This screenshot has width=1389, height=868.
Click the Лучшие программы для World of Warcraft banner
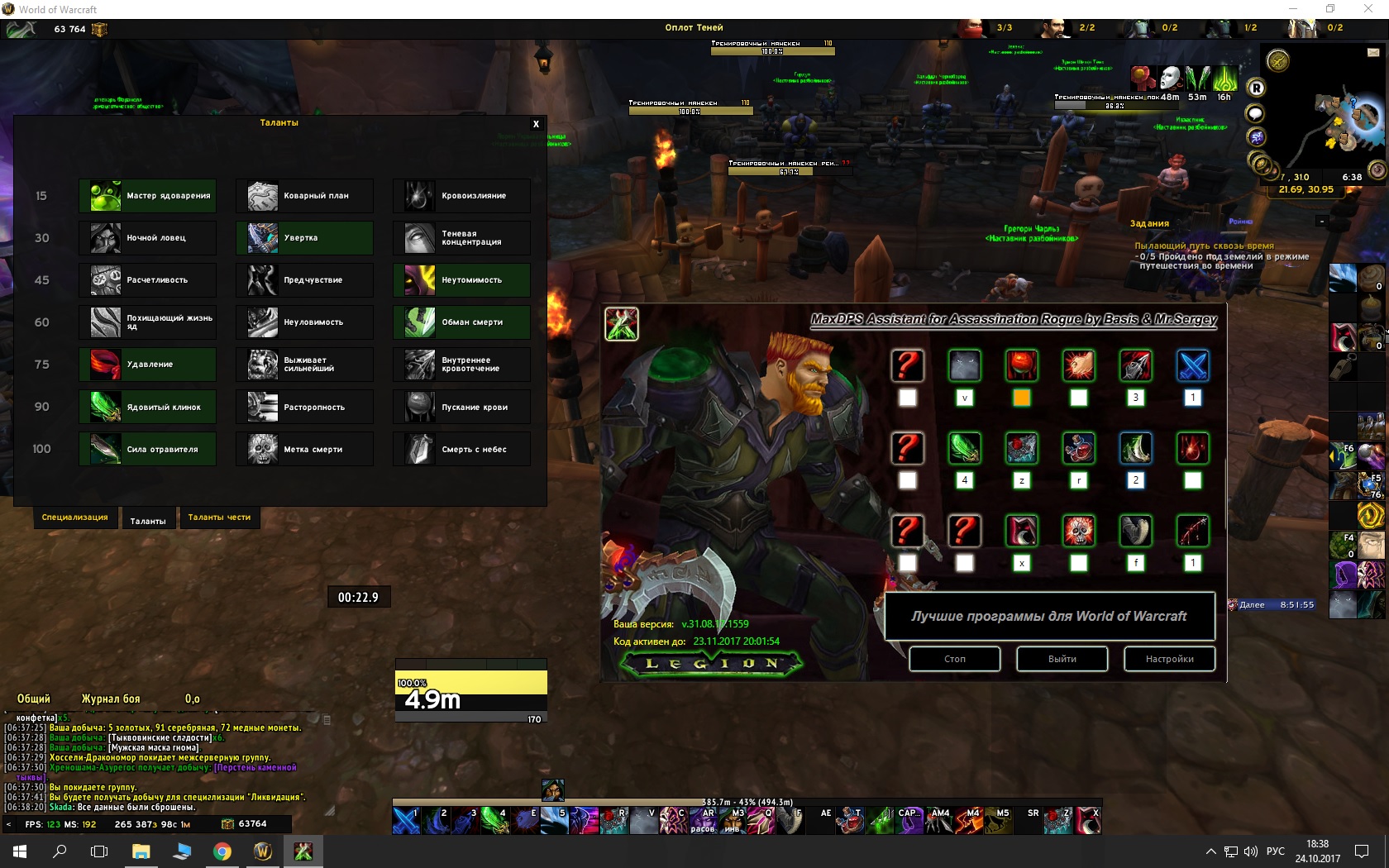click(x=1049, y=616)
